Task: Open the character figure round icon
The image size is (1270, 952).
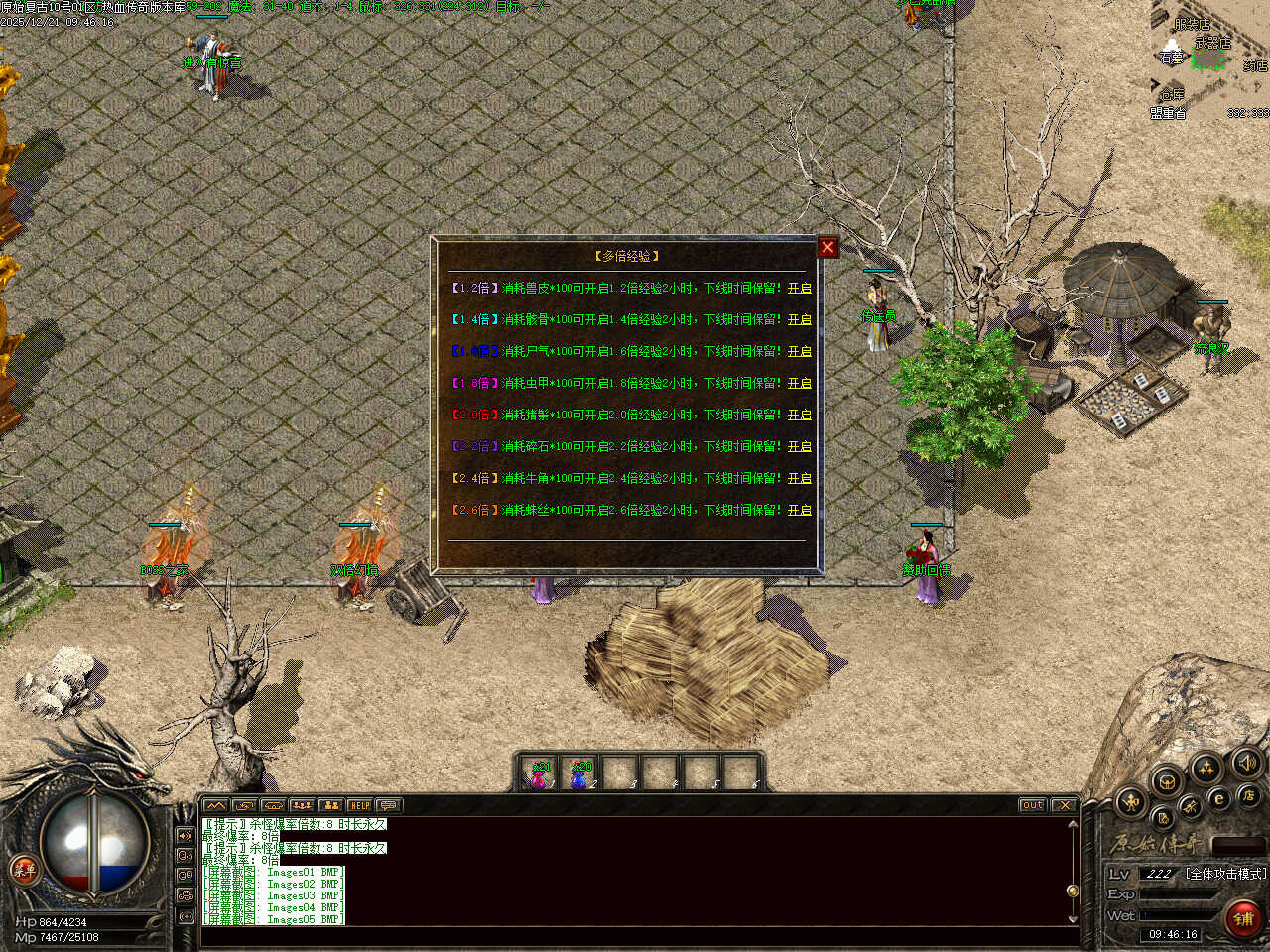Action: pyautogui.click(x=1132, y=801)
